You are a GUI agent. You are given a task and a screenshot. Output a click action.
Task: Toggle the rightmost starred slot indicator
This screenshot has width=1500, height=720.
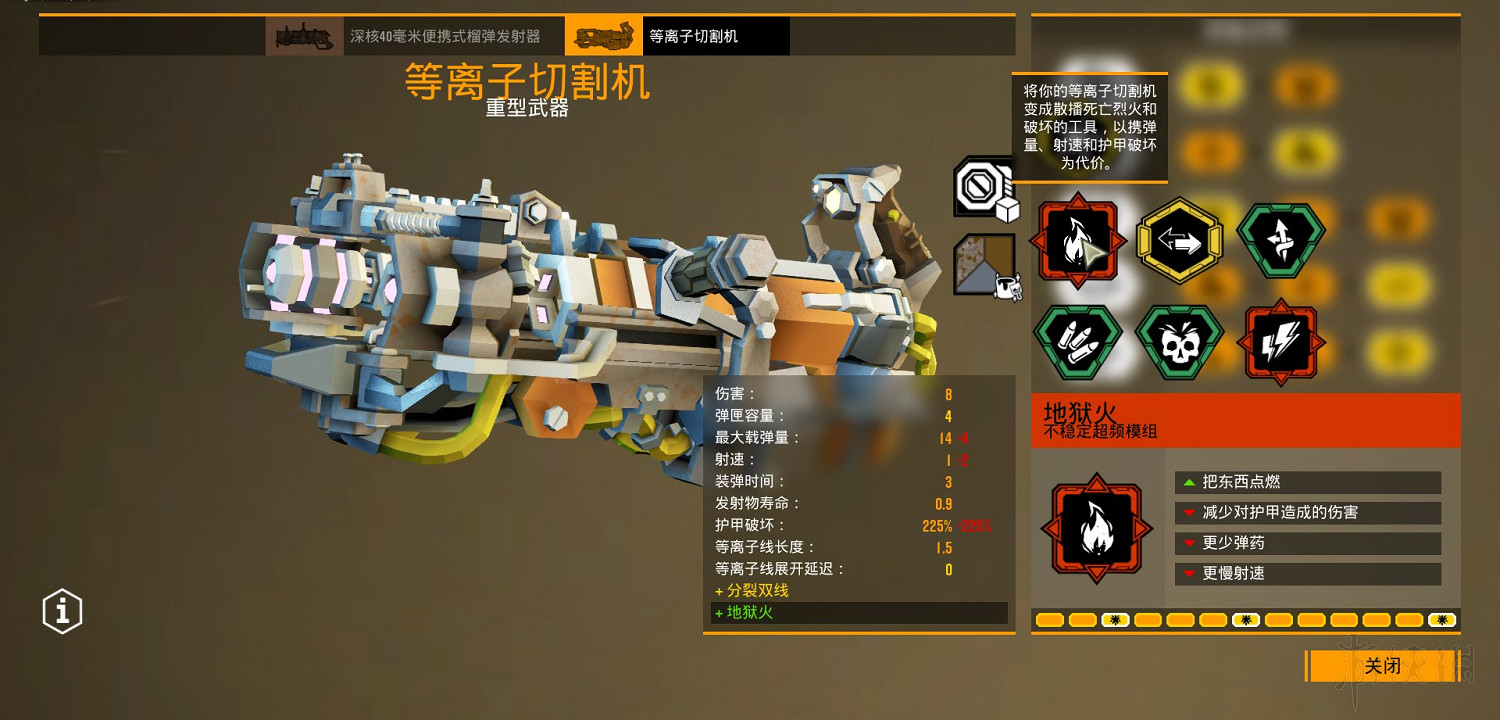tap(1440, 620)
